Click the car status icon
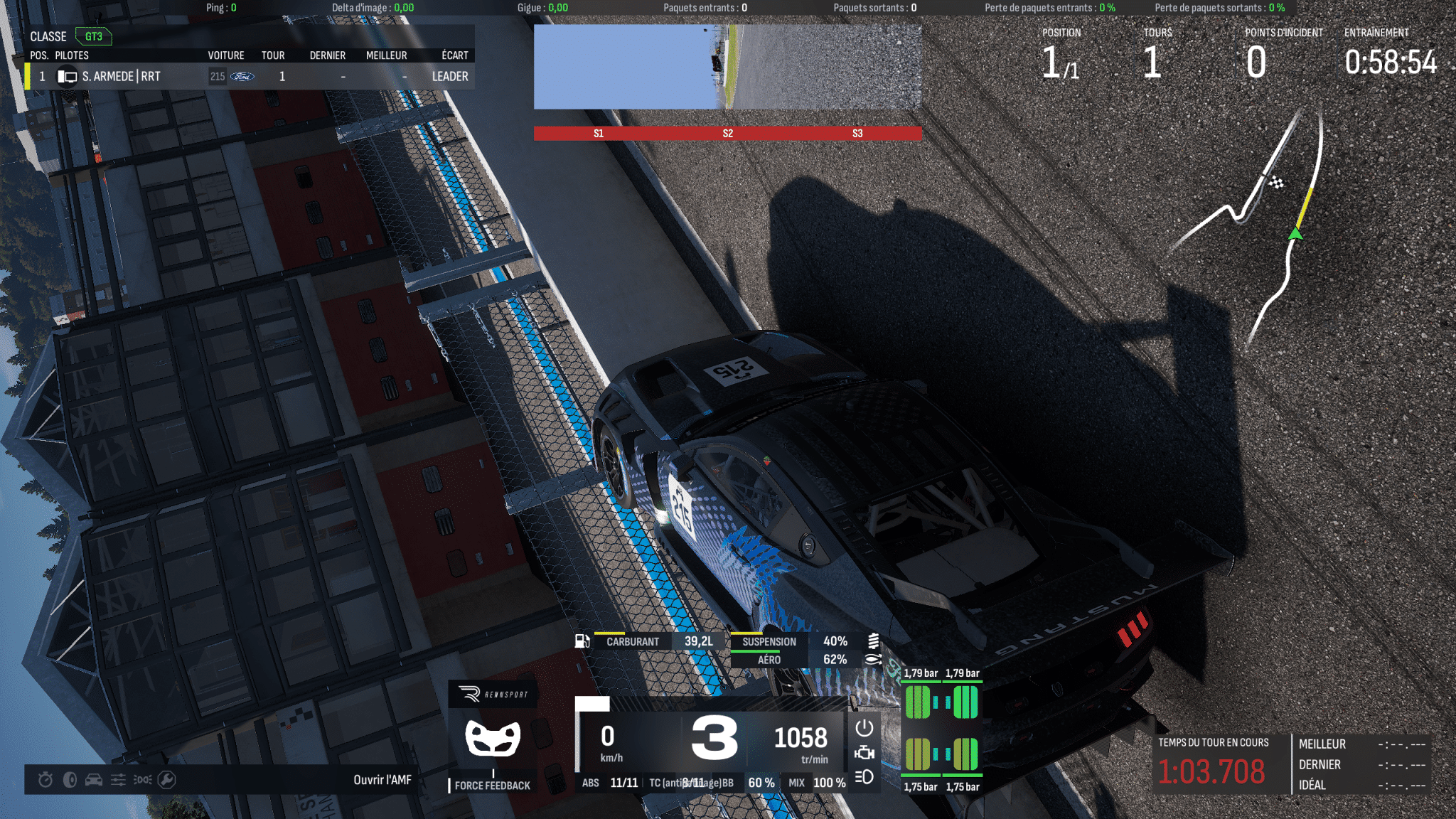Viewport: 1456px width, 819px height. pos(93,780)
